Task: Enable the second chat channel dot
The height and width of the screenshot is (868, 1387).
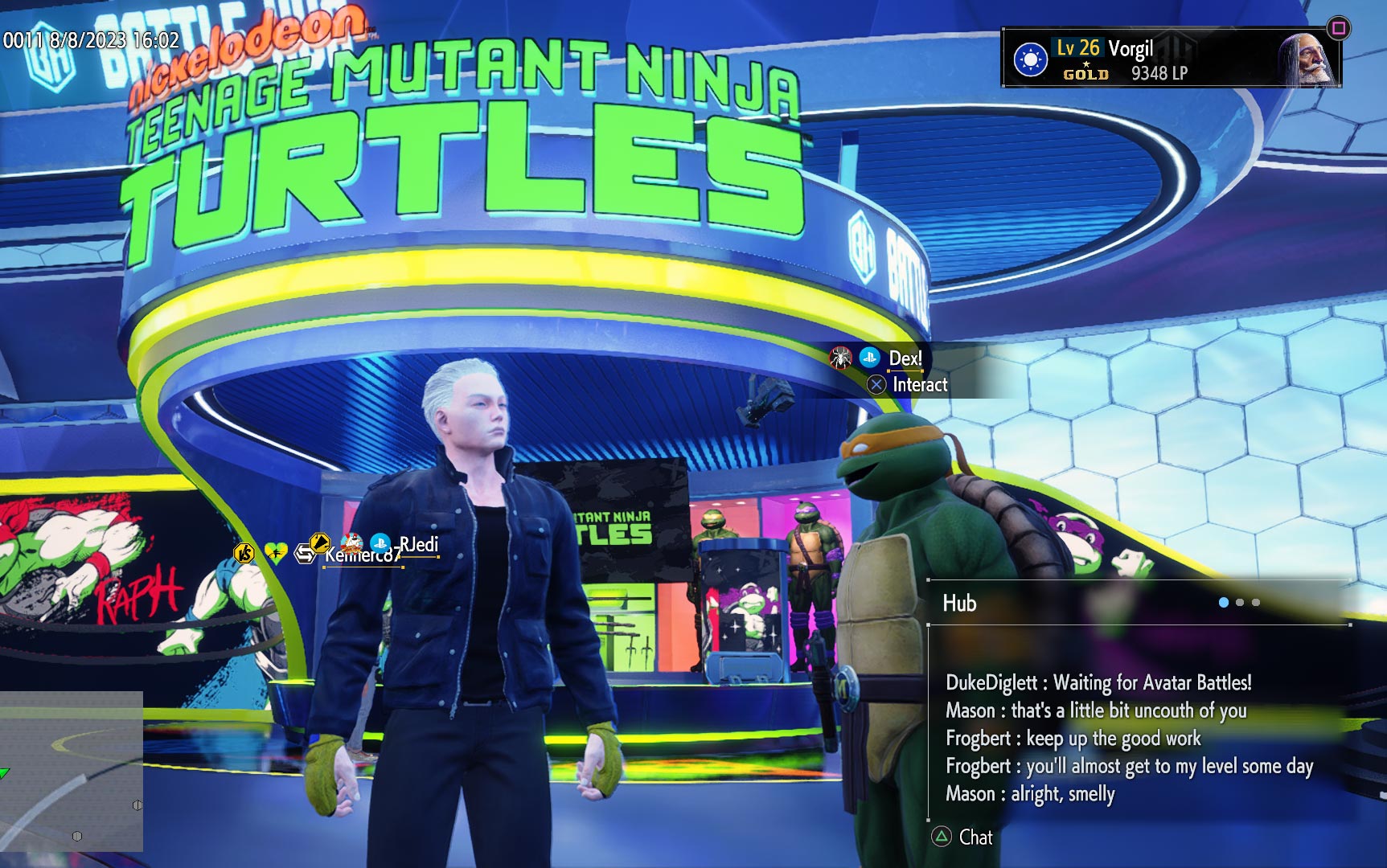Action: [x=1240, y=602]
